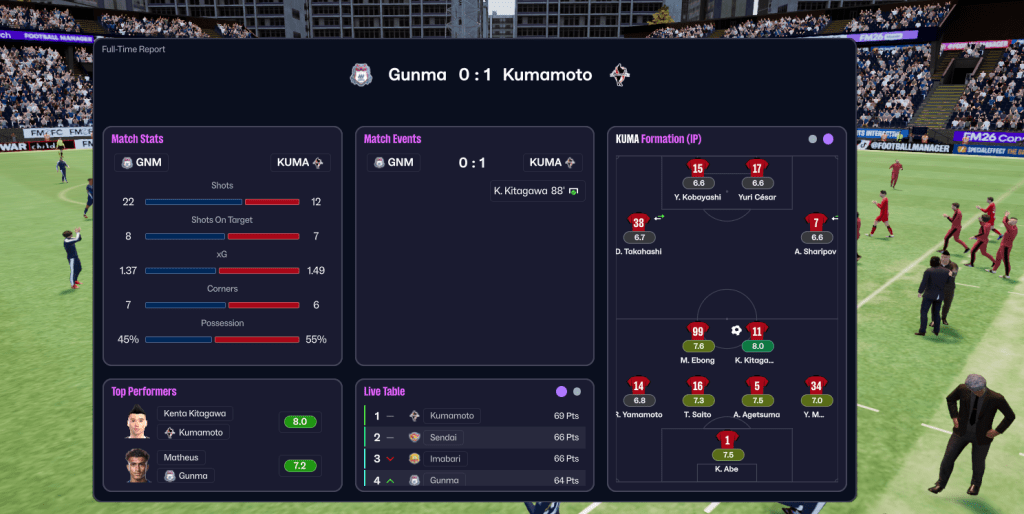Viewport: 1024px width, 514px height.
Task: Open Kenta Kitagawa's top performer entry
Action: [194, 413]
